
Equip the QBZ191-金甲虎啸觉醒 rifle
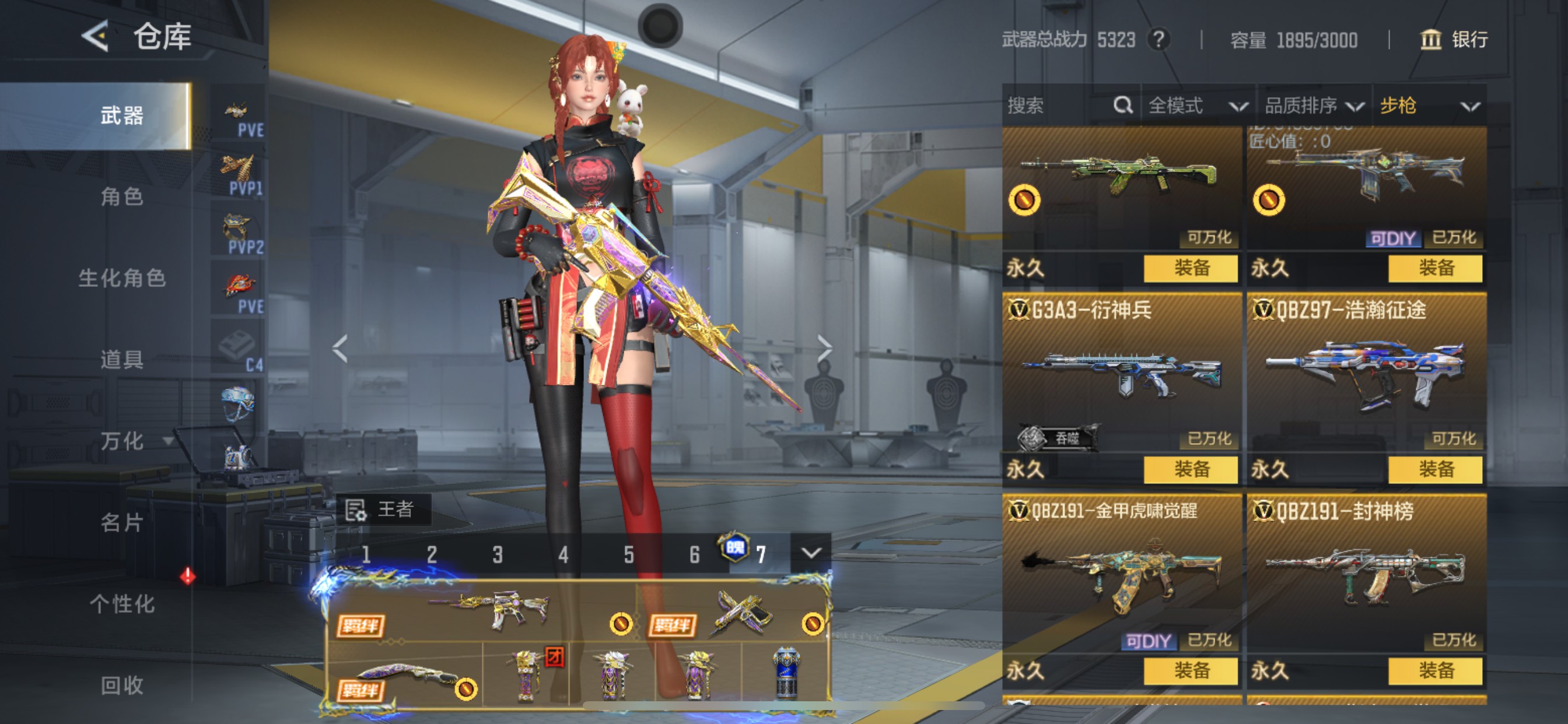pos(1191,670)
